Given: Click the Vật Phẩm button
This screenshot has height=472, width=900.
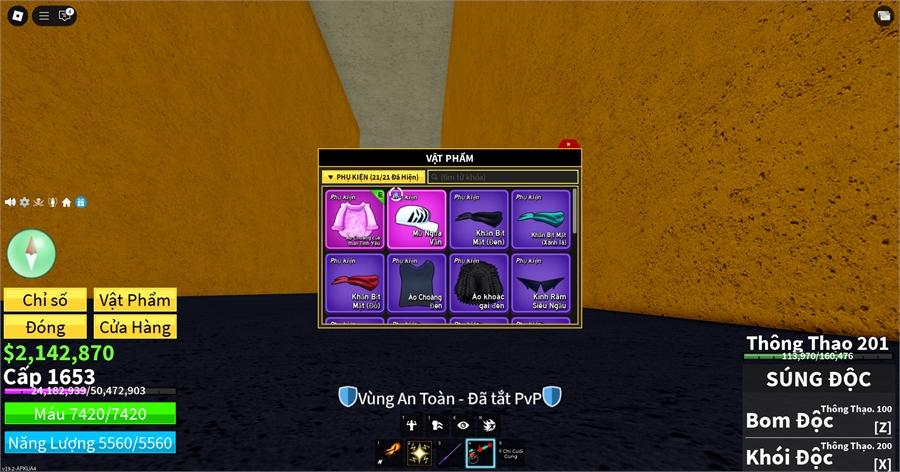Looking at the screenshot, I should 135,300.
